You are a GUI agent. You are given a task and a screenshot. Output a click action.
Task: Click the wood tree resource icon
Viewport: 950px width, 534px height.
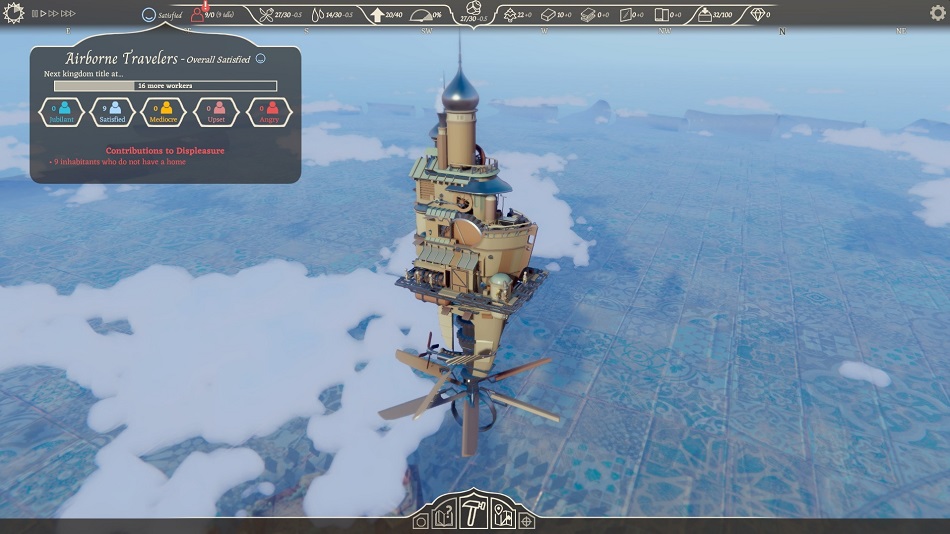(x=510, y=15)
